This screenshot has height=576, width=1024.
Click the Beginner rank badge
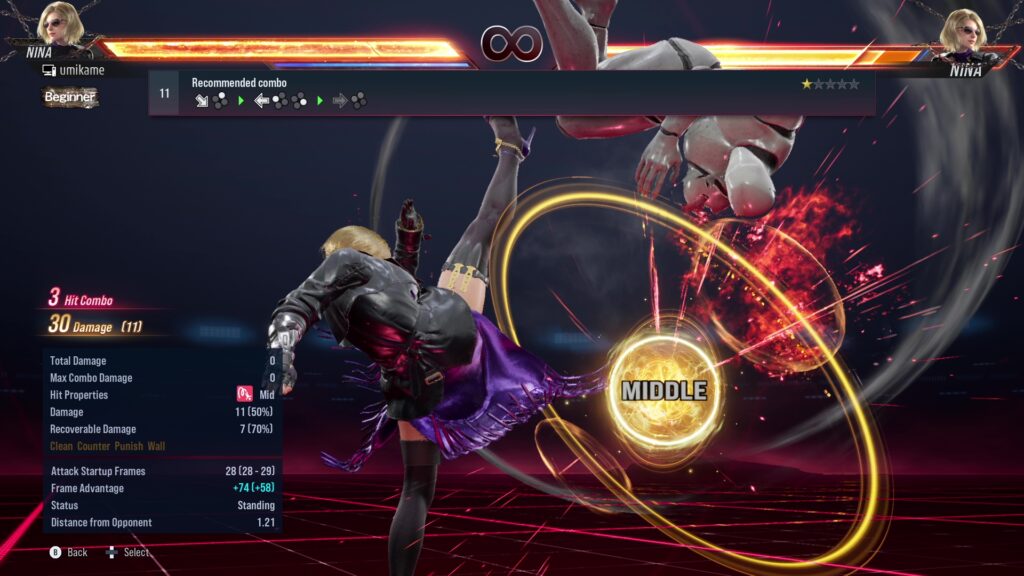click(70, 97)
